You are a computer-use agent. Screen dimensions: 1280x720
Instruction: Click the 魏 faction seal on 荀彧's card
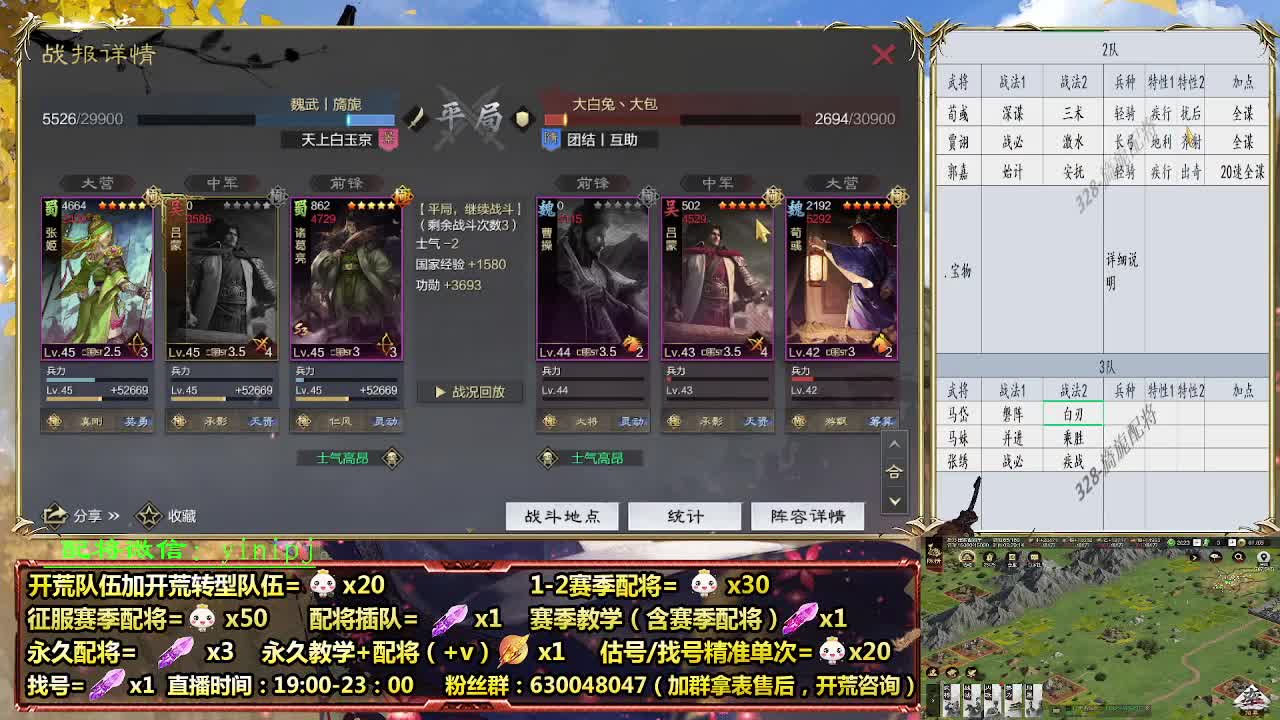coord(797,205)
